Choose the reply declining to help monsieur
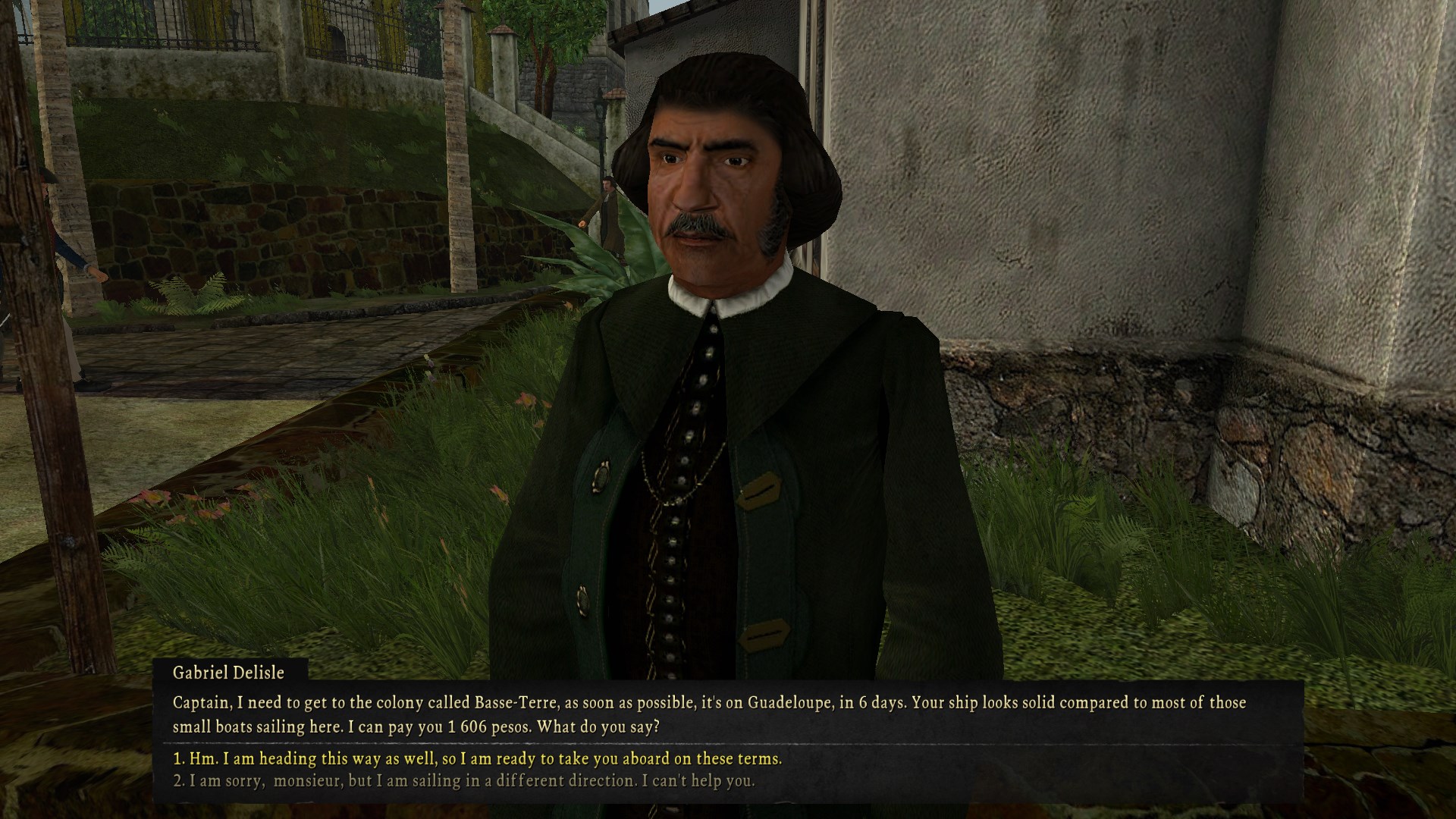The image size is (1456, 819). pos(464,780)
